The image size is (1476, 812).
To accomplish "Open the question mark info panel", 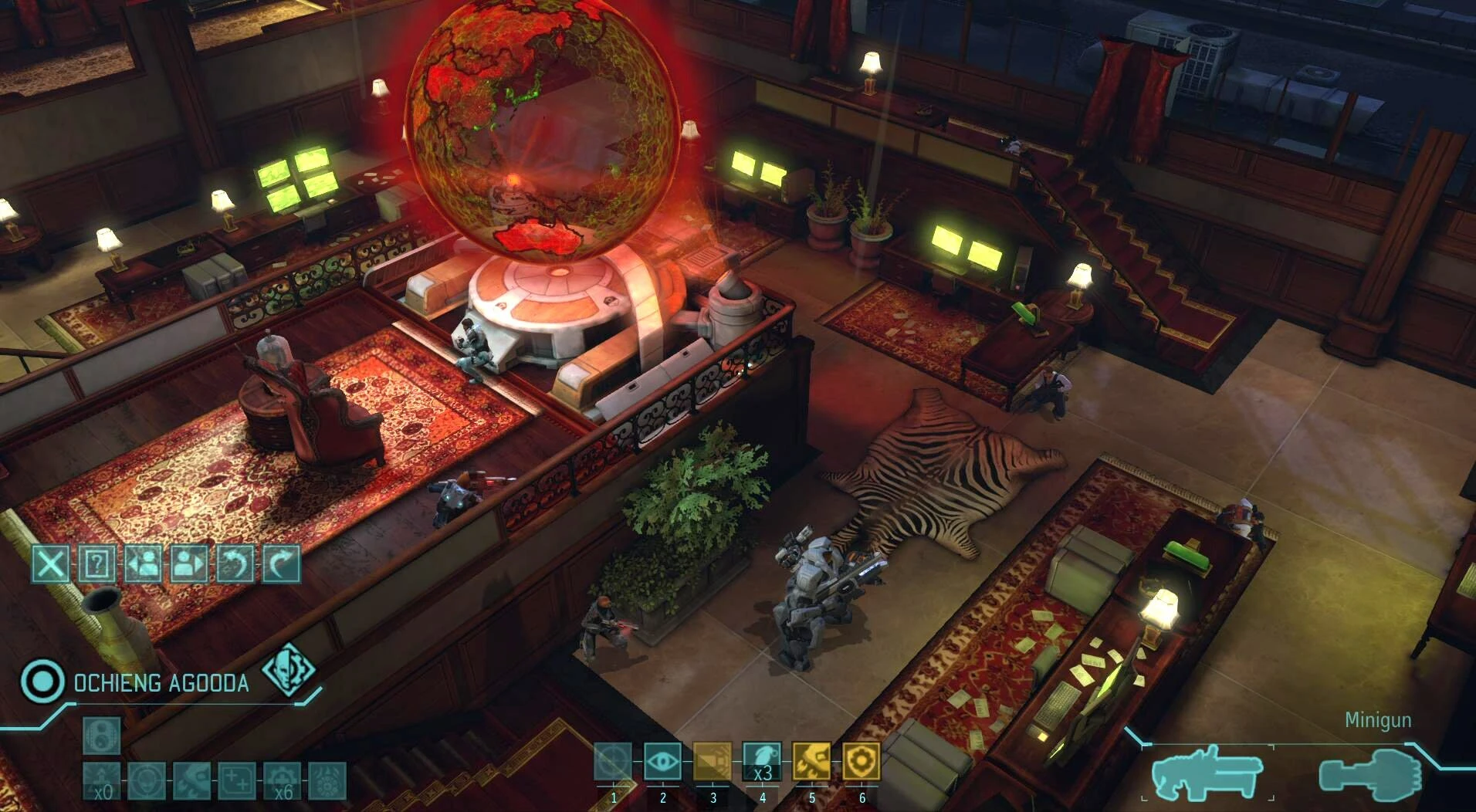I will [96, 564].
